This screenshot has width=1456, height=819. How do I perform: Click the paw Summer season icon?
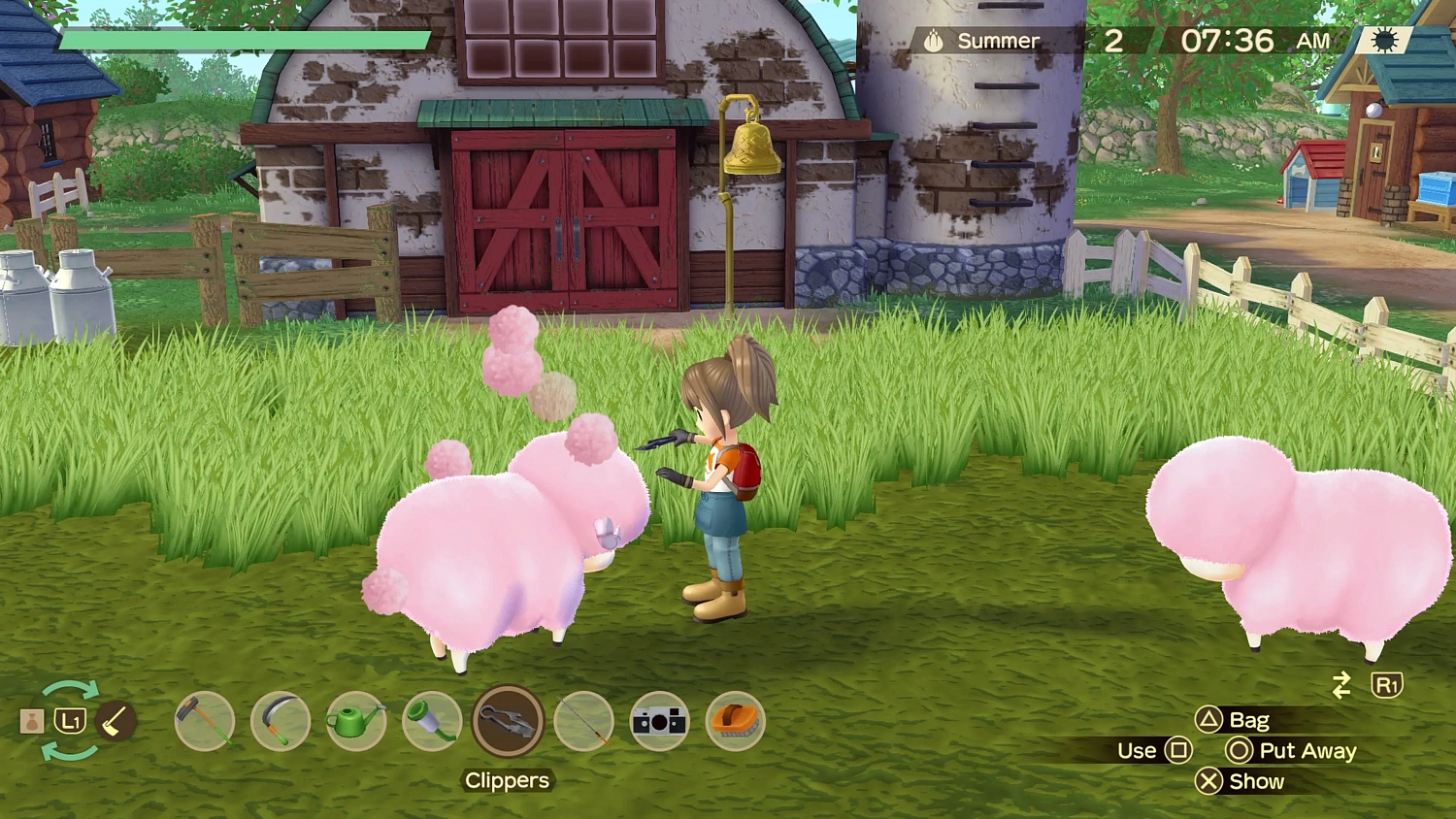[x=933, y=40]
